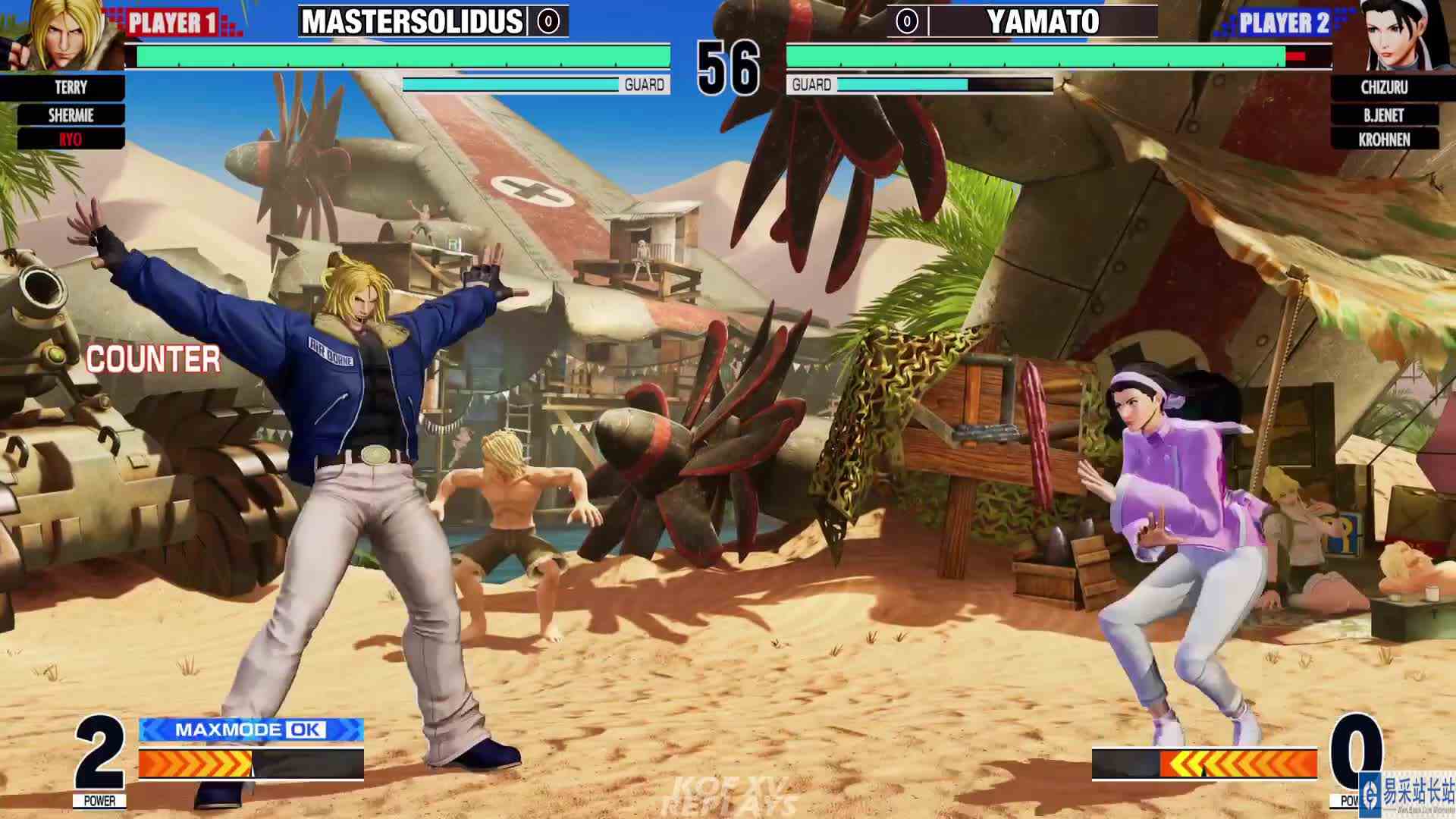The width and height of the screenshot is (1456, 819).
Task: Choose the B.JENET team slot
Action: [1382, 114]
